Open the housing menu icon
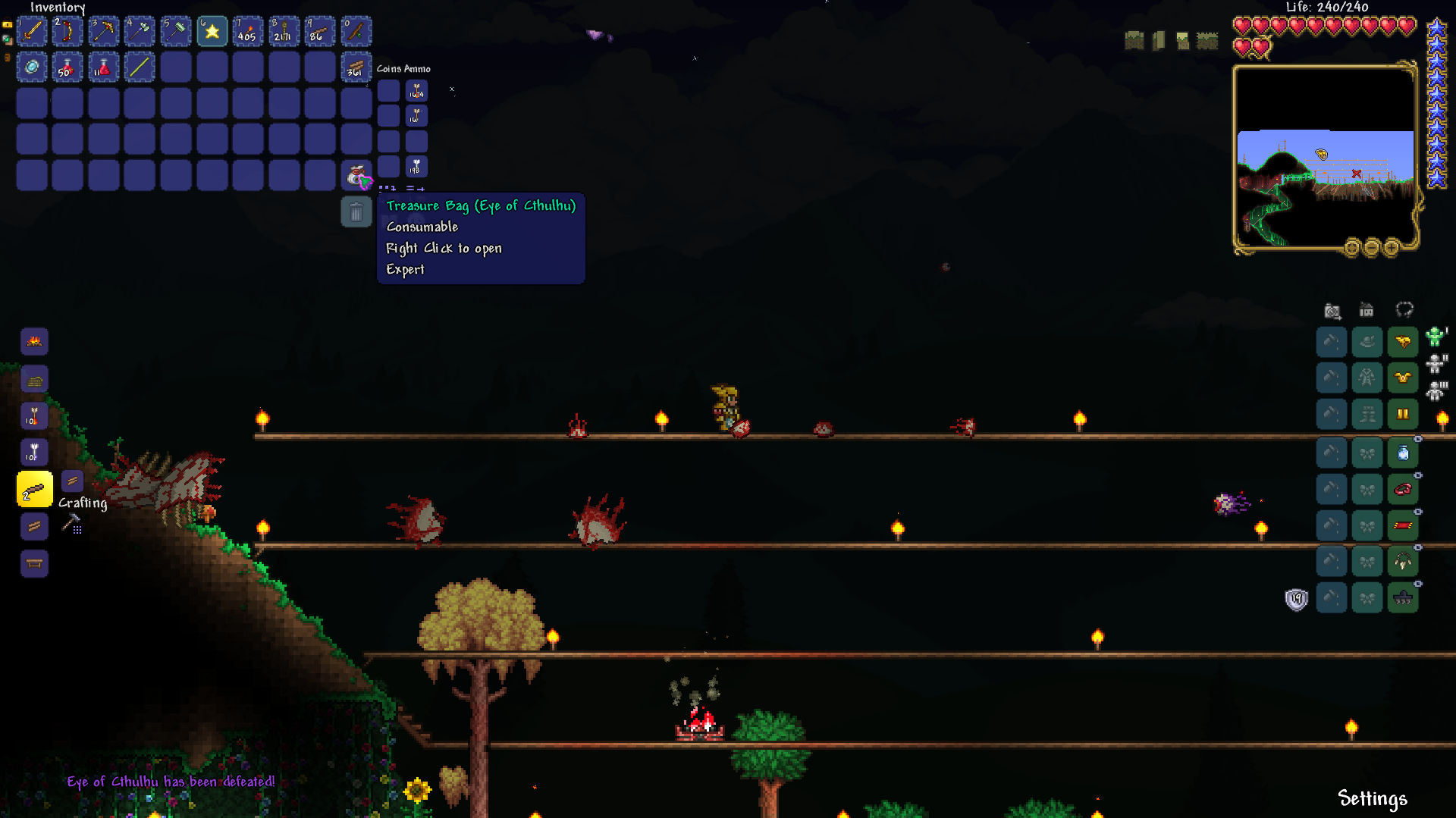Screen dimensions: 1456x818 click(1367, 310)
